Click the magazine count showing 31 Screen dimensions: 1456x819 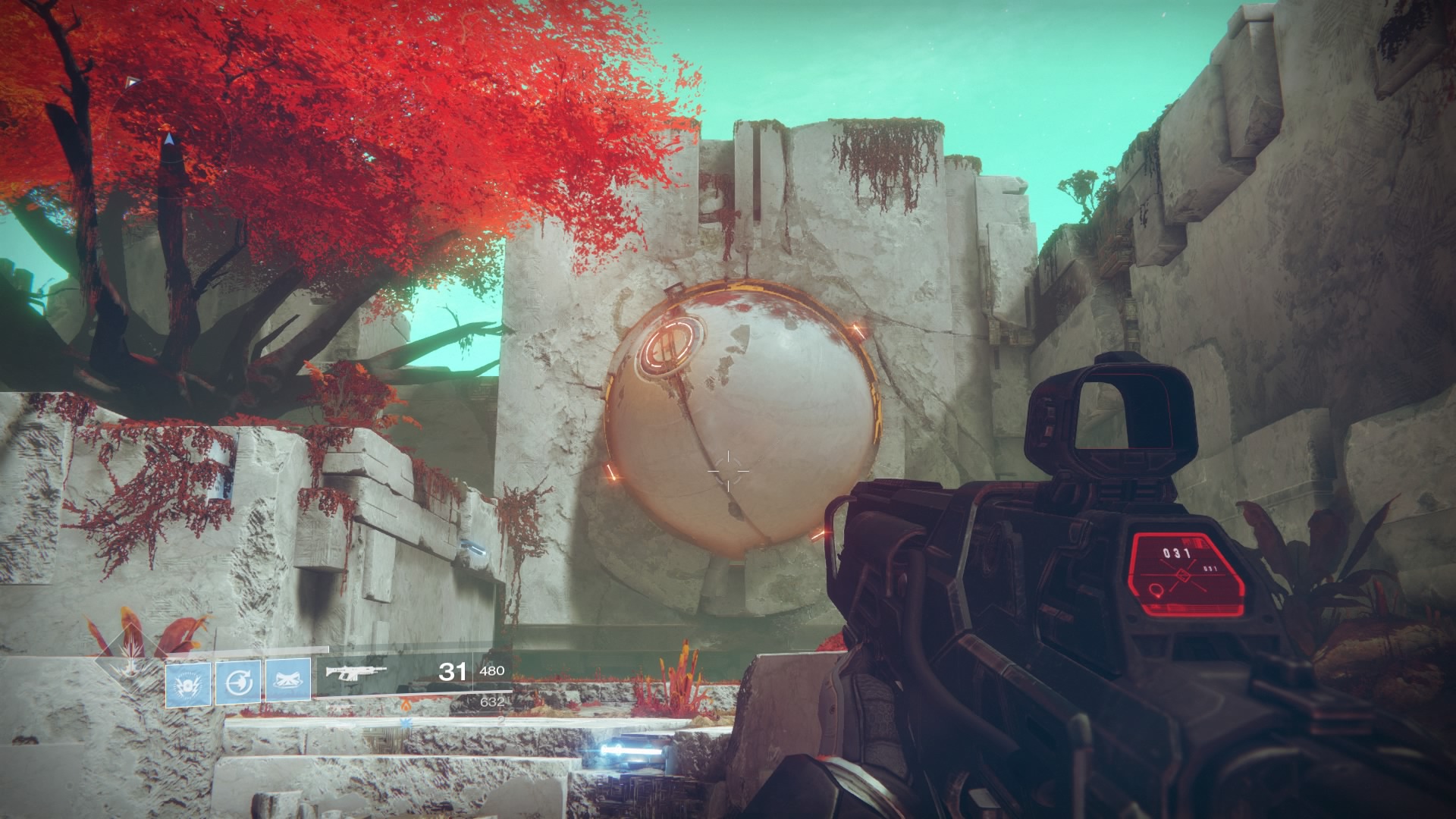click(x=453, y=671)
